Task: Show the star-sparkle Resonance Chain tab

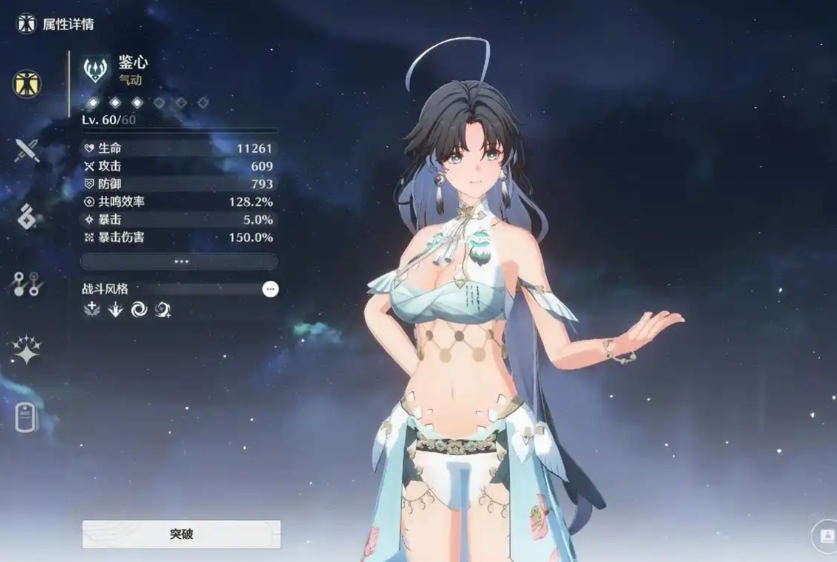Action: click(x=26, y=350)
